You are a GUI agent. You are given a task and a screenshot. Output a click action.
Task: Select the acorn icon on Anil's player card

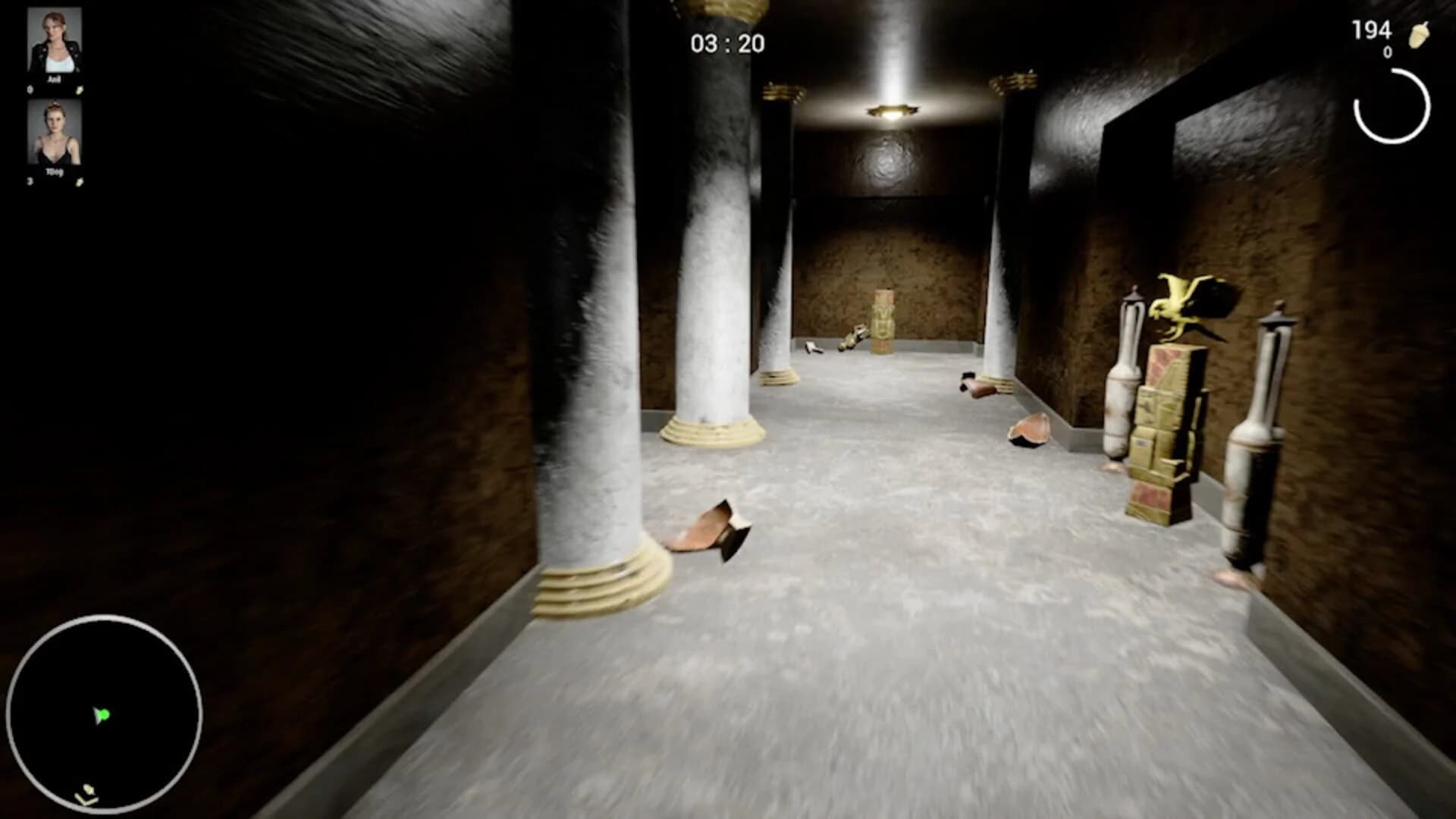79,89
